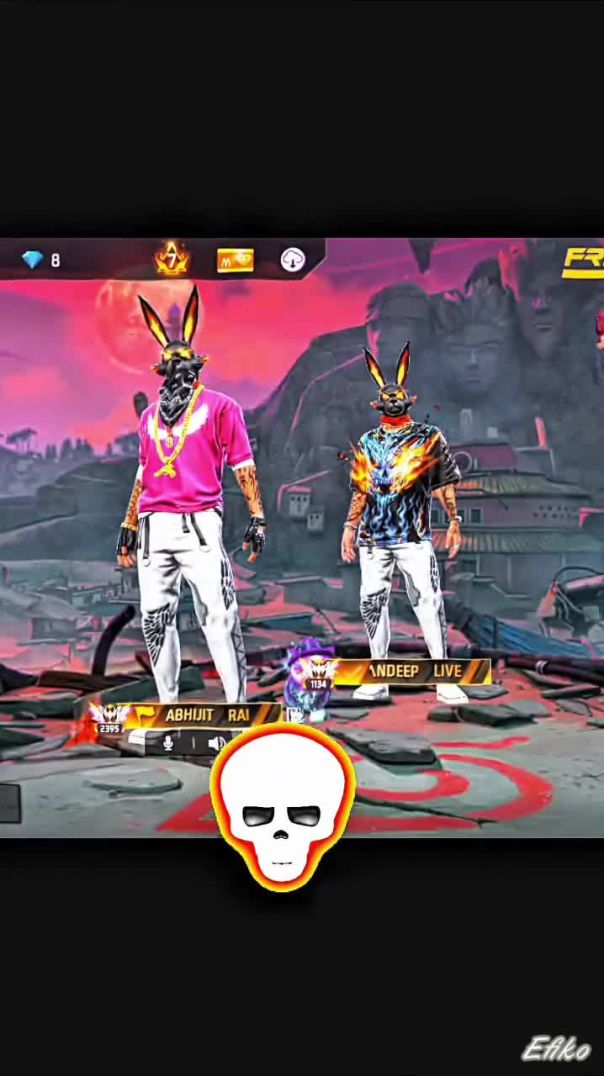
Task: Open the level 7 rank badge
Action: [x=172, y=260]
